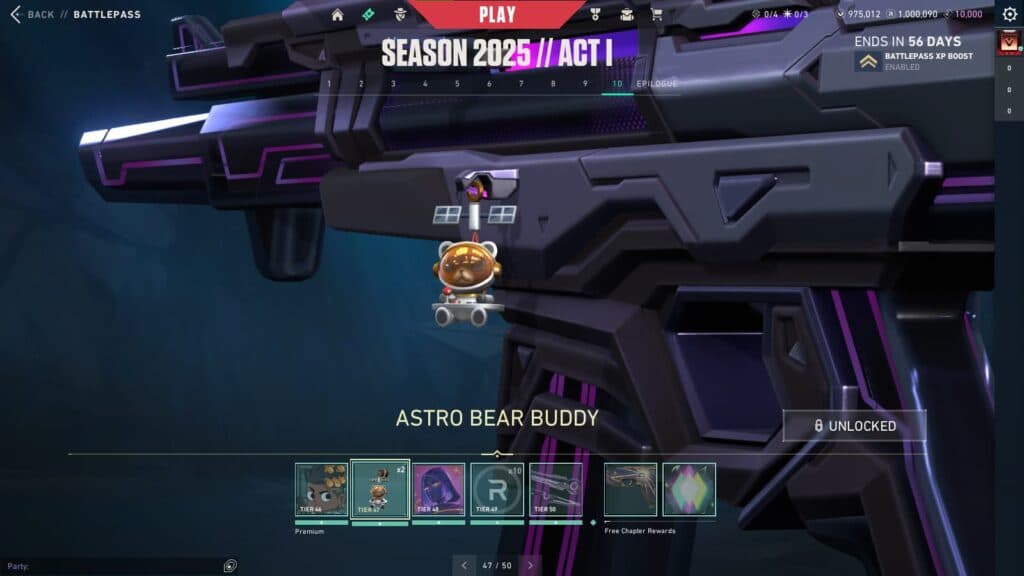Choose the Tier 48 purple hooded card reward
The image size is (1024, 576).
438,489
